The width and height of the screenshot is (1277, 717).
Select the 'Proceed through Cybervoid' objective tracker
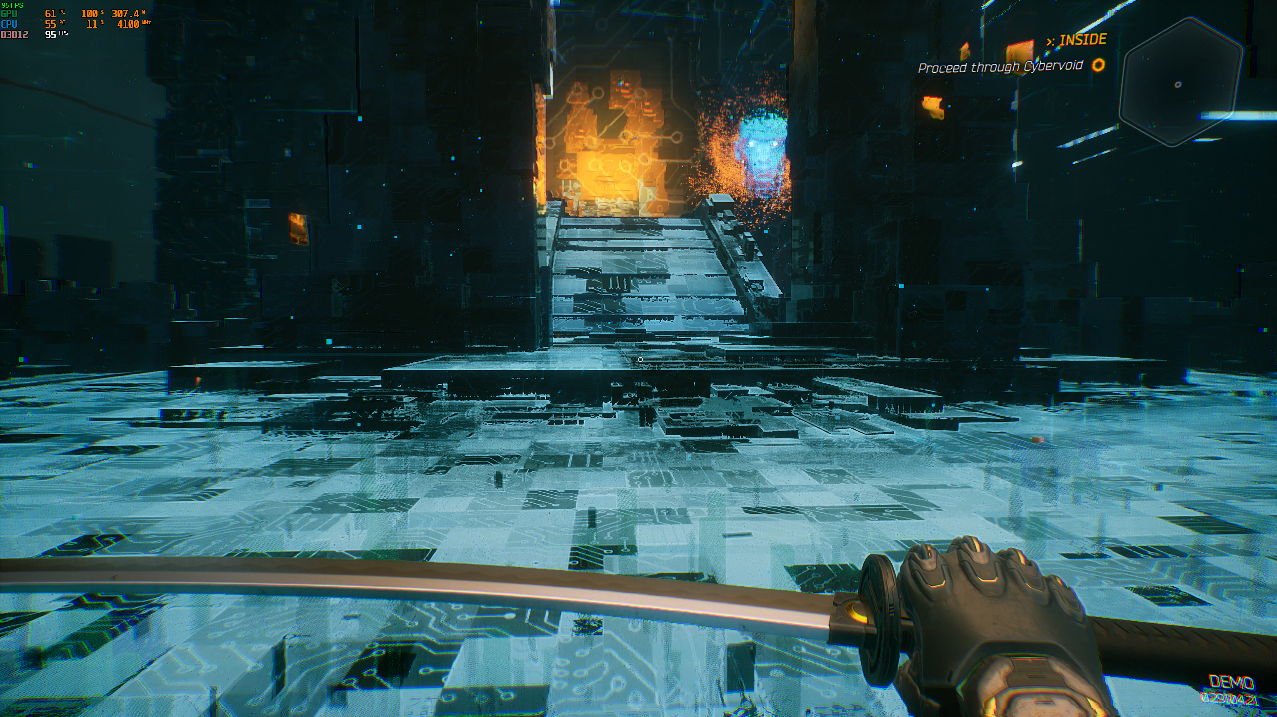[x=1000, y=67]
